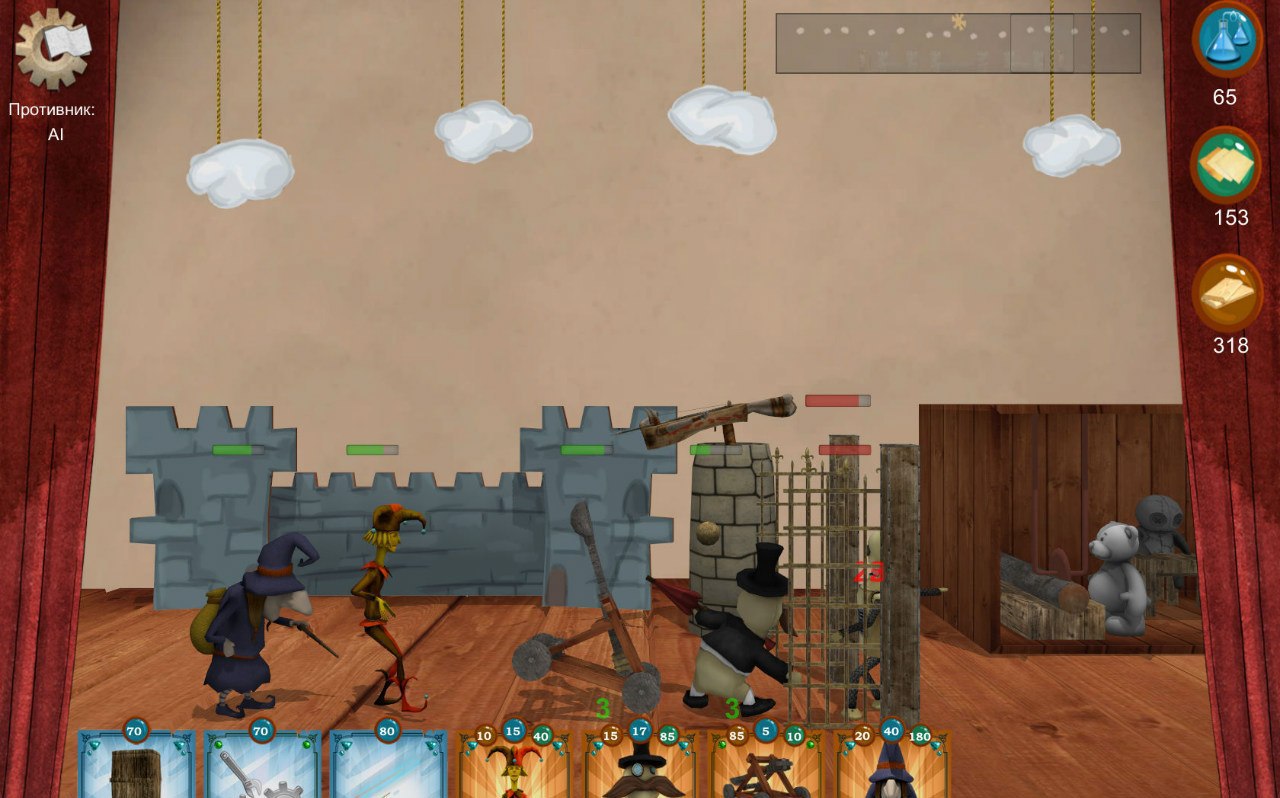Select the top-hat gentleman card
This screenshot has height=798, width=1280.
click(639, 770)
